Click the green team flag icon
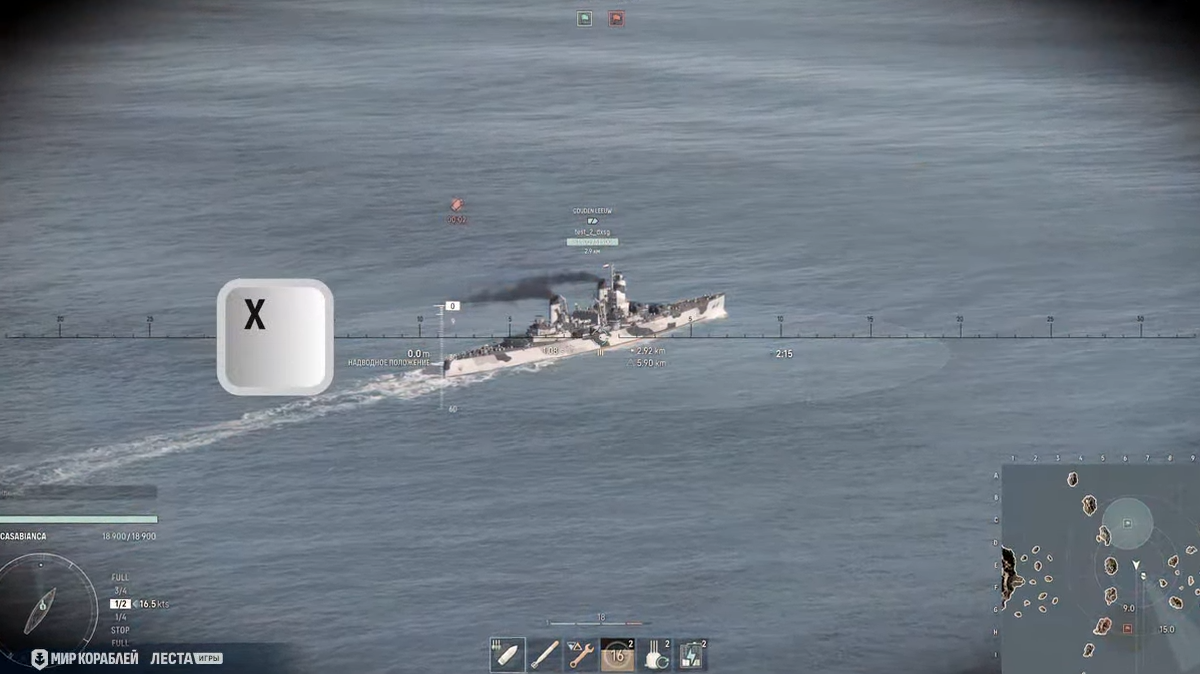The image size is (1200, 674). [x=584, y=18]
